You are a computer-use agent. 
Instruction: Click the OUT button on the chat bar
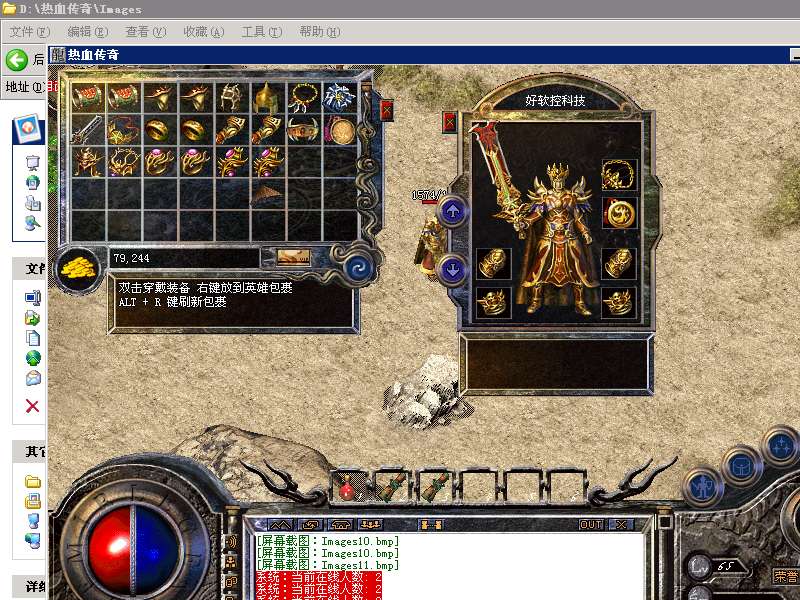pyautogui.click(x=591, y=525)
